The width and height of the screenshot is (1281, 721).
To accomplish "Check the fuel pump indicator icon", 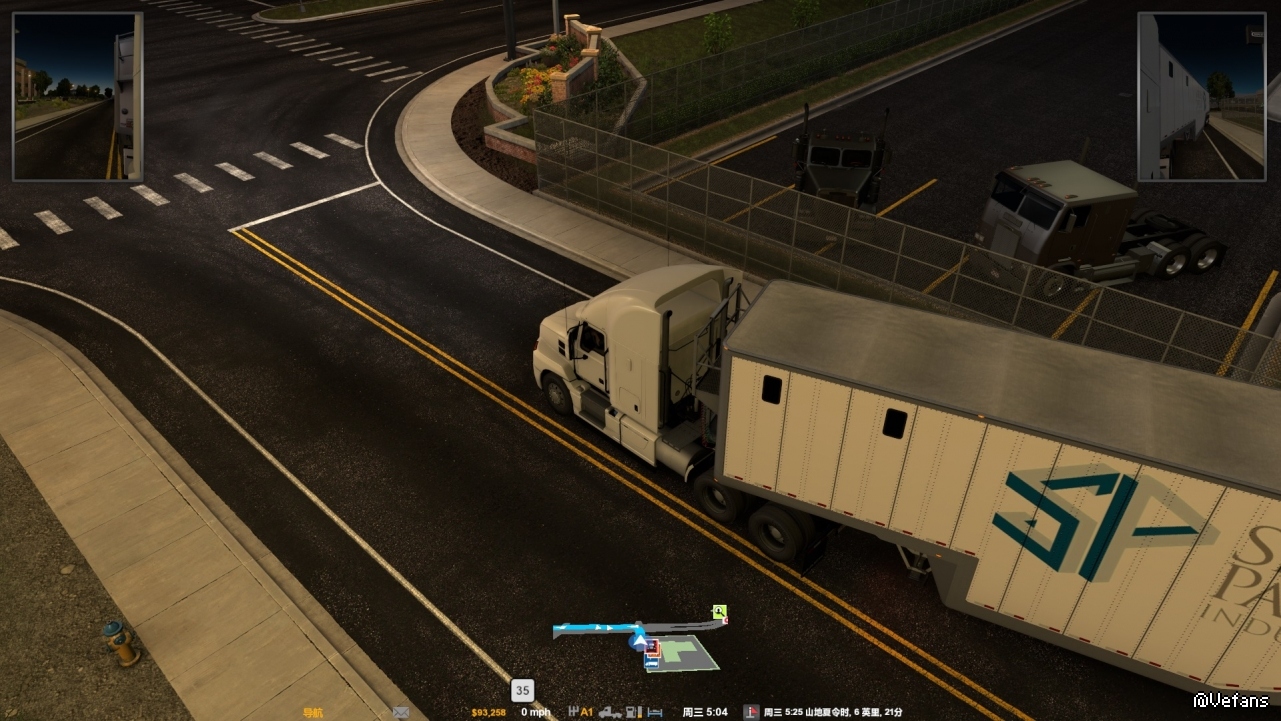I will 632,712.
